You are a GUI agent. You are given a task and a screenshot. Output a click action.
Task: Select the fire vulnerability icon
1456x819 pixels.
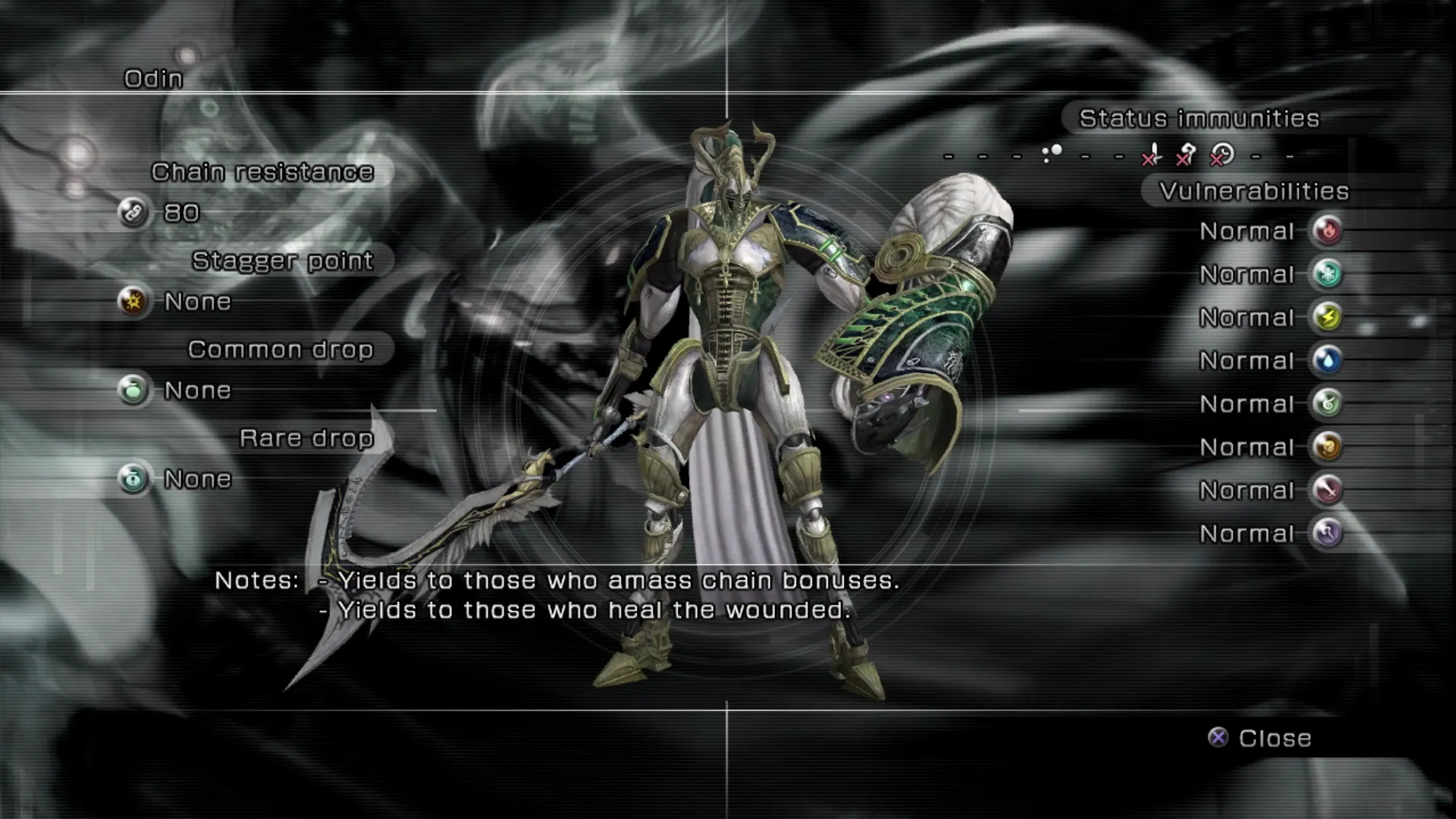(1327, 231)
